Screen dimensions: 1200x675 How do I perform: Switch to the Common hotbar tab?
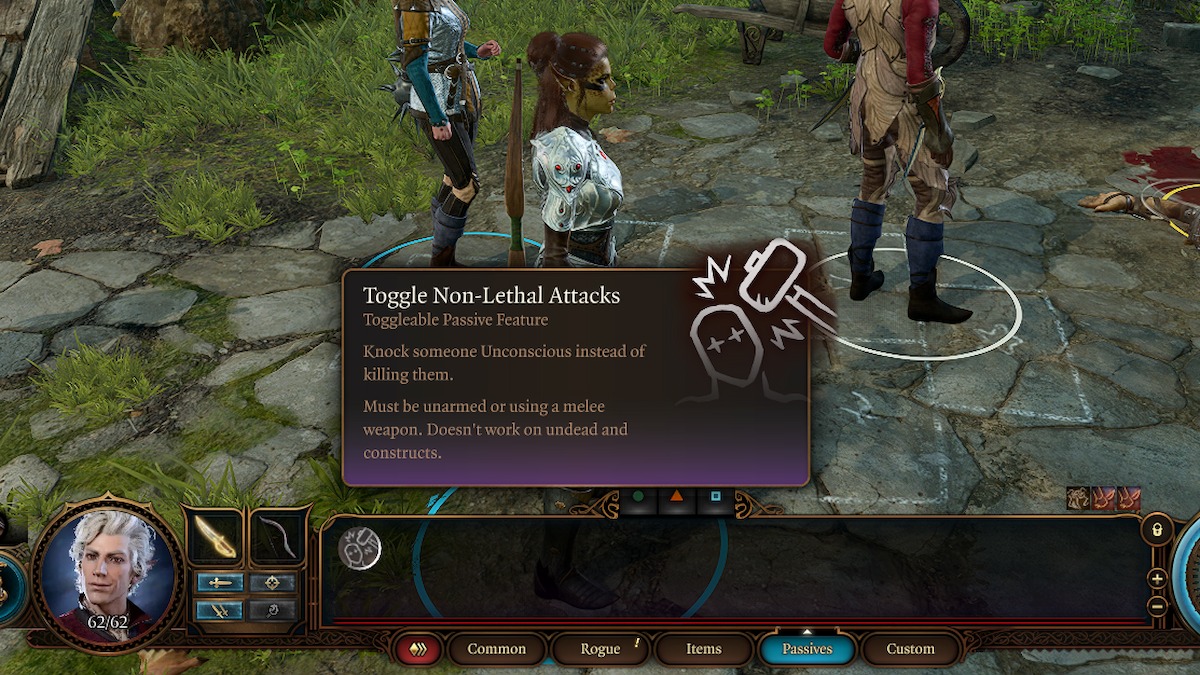click(496, 649)
